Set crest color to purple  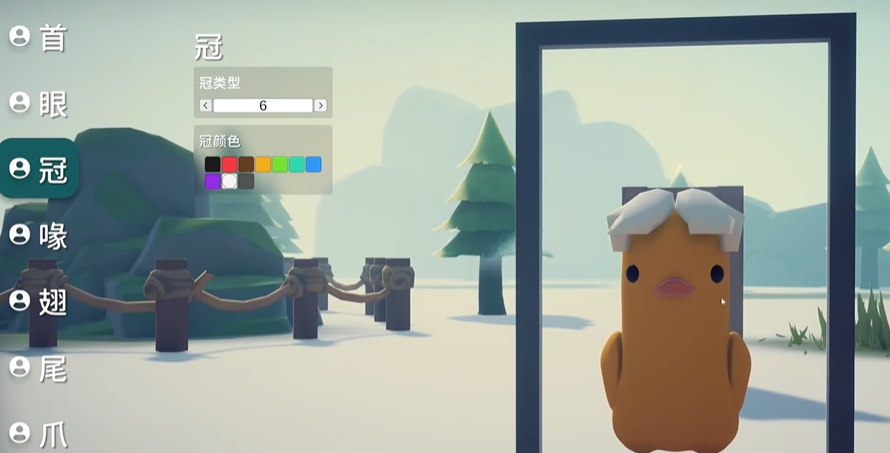point(212,181)
